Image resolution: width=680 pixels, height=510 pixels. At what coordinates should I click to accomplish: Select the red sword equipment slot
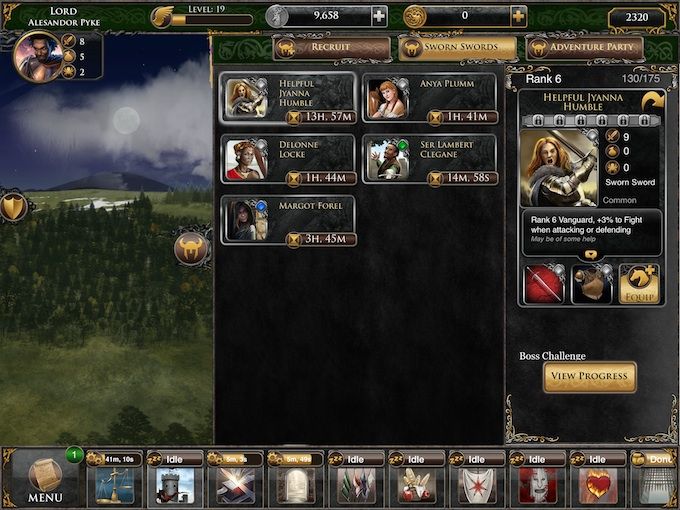(543, 285)
